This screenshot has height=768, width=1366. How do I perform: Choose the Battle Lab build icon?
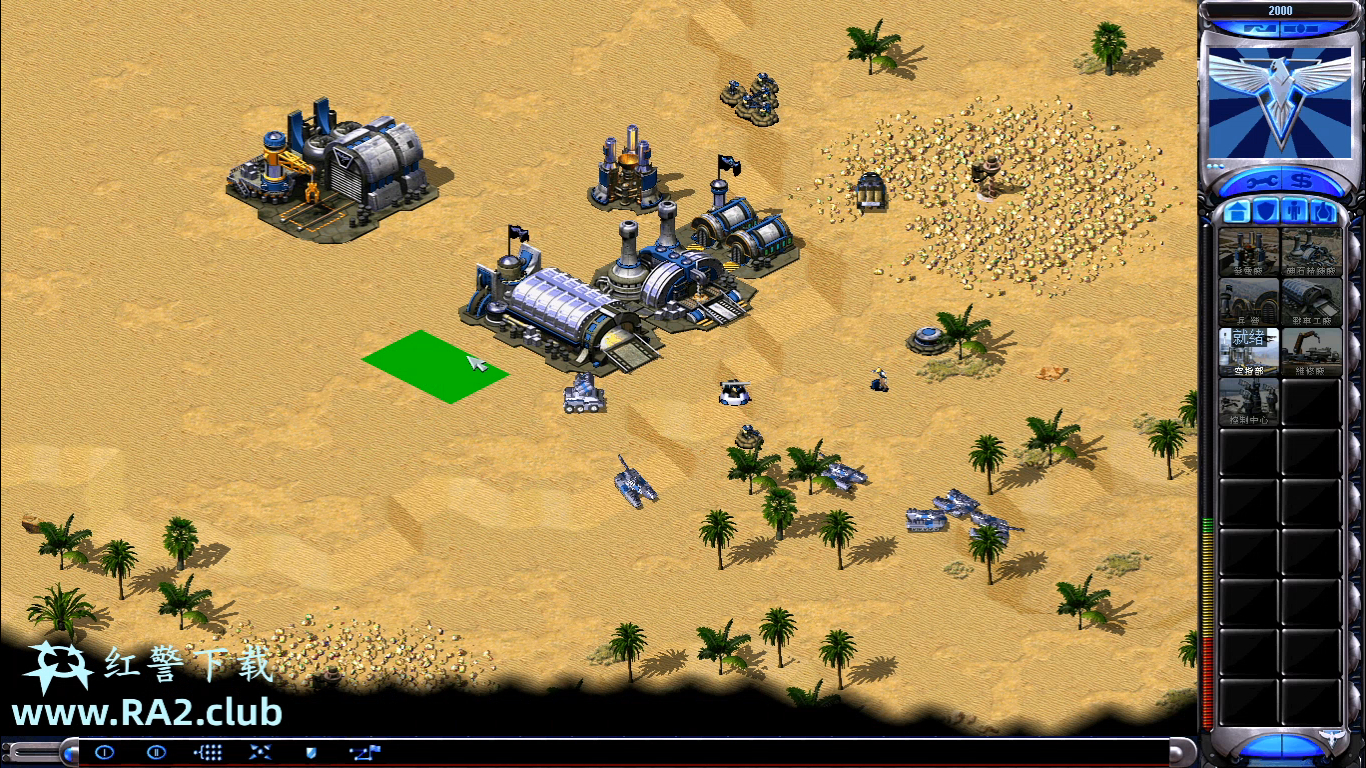pyautogui.click(x=1248, y=401)
